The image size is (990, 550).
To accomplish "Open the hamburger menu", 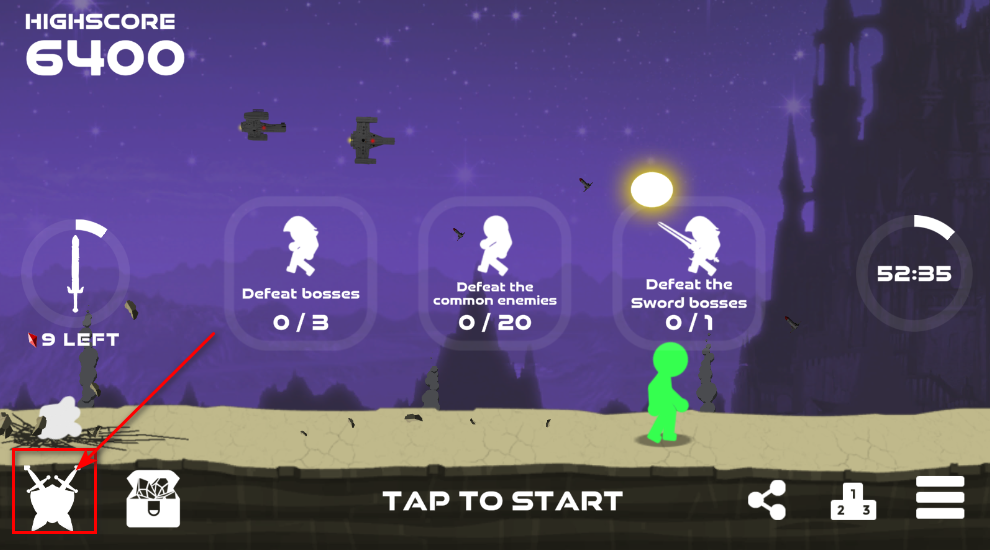I will pos(940,498).
